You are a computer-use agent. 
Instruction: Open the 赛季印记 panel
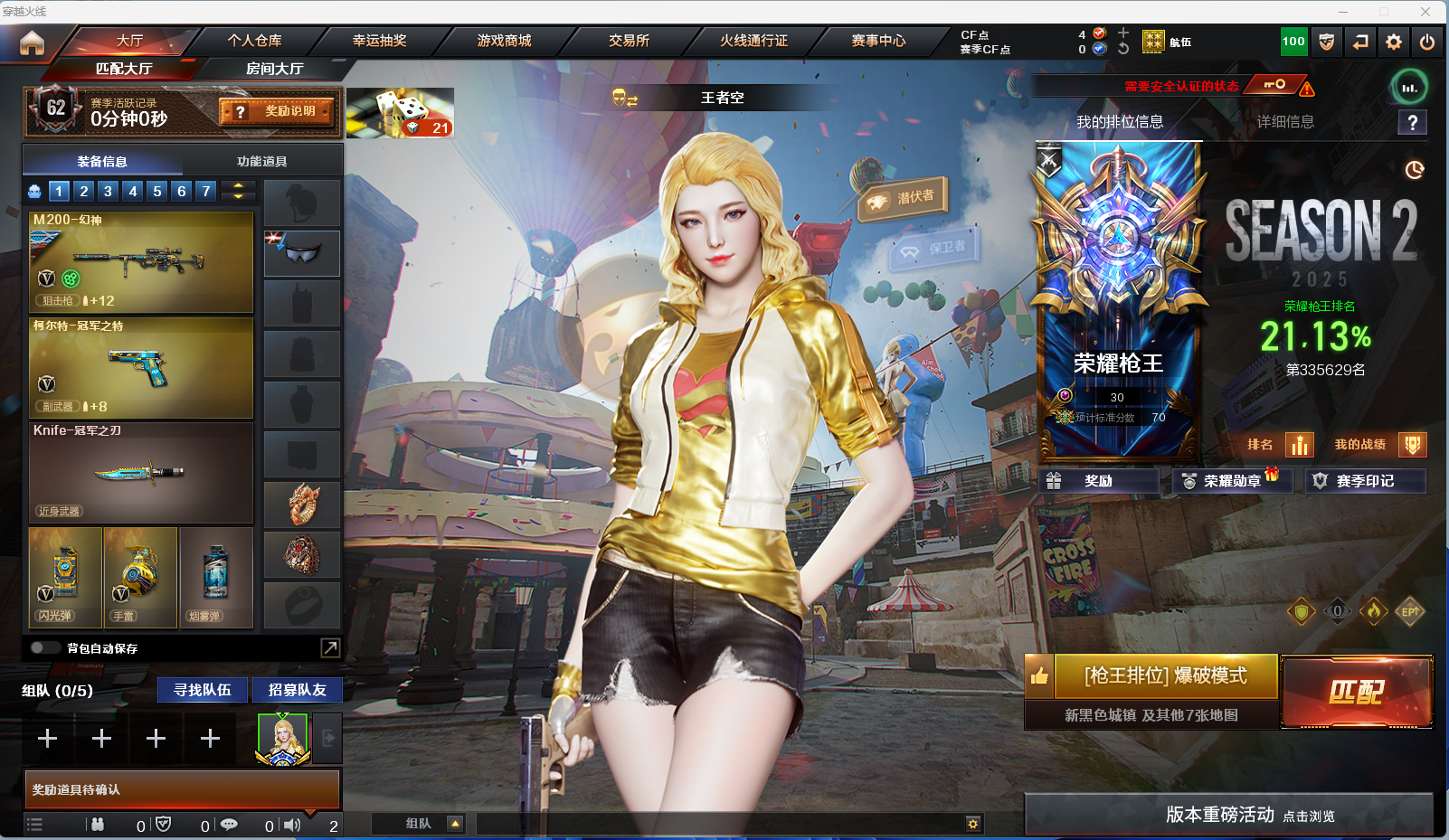click(x=1364, y=481)
